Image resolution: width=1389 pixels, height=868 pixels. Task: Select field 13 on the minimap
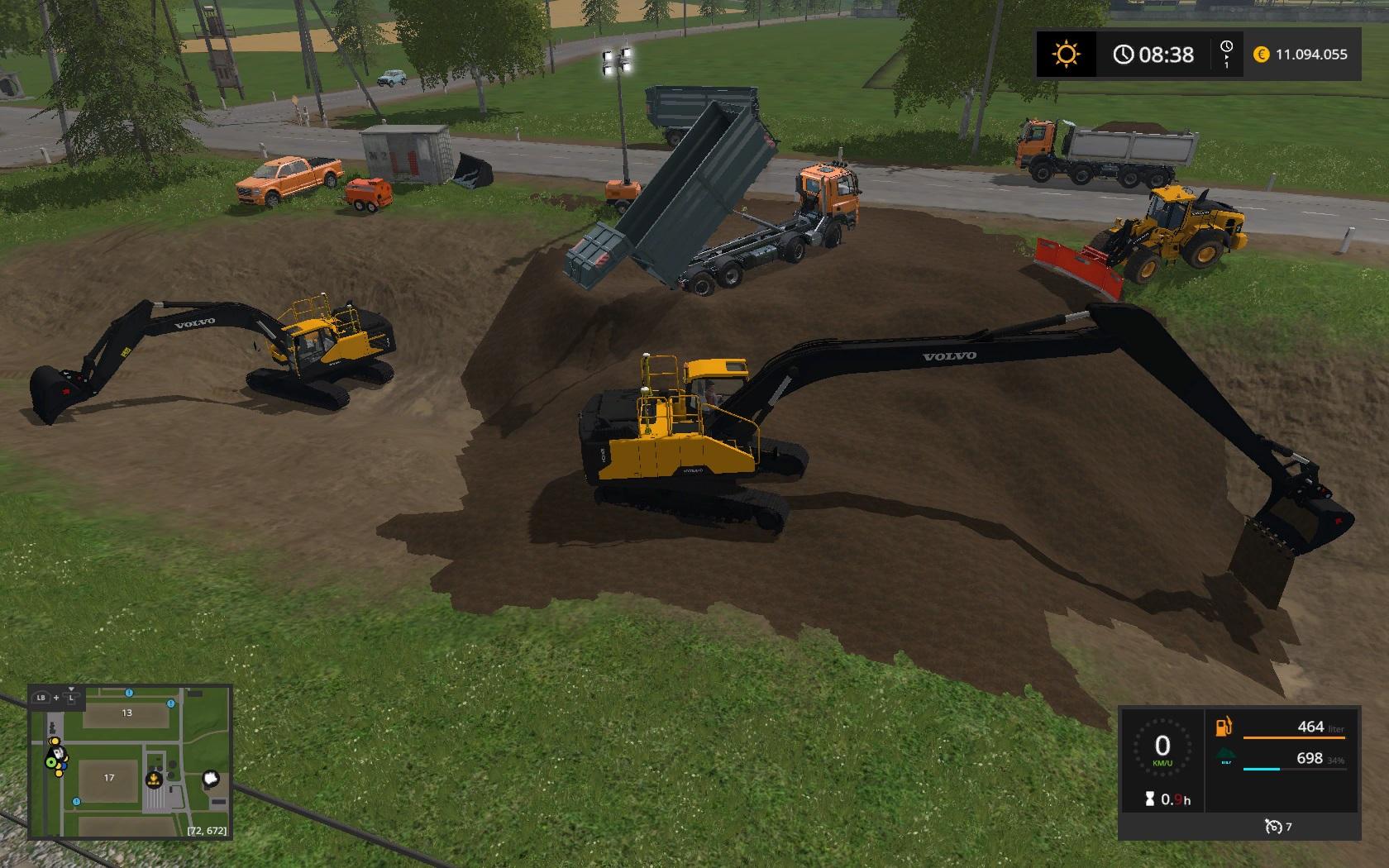pos(126,713)
